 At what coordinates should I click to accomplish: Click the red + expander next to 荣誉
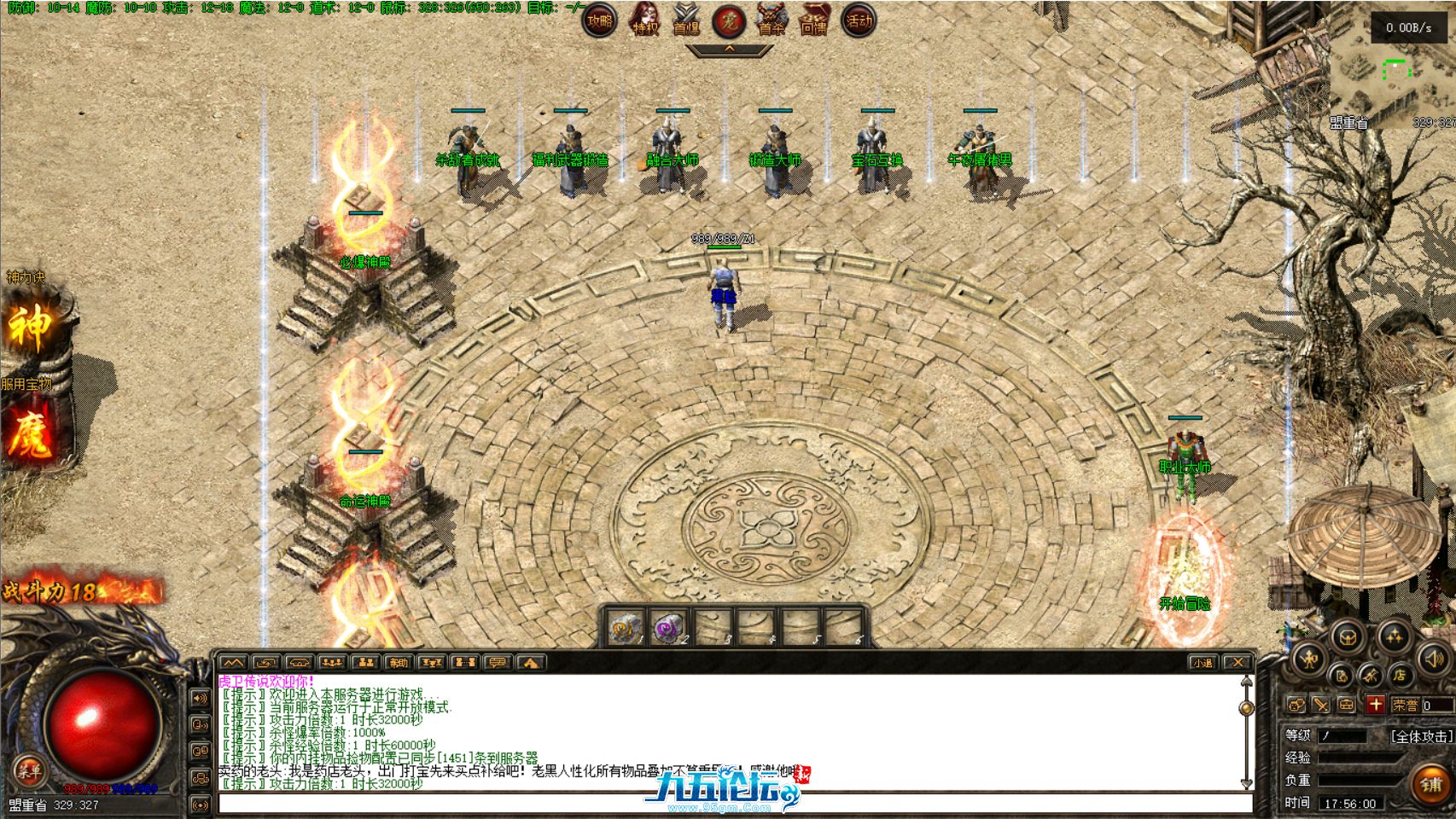coord(1376,706)
